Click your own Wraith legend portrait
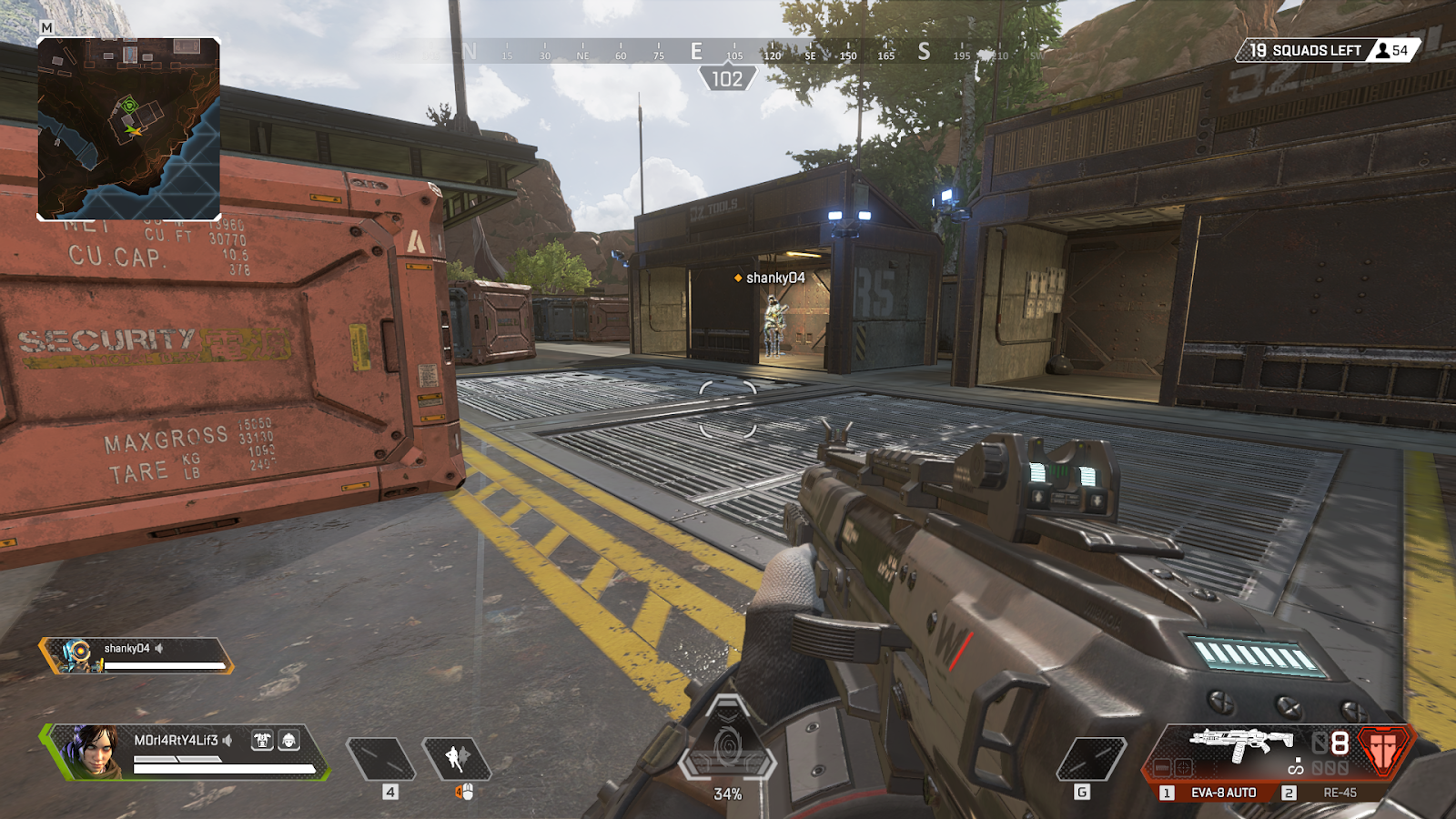1456x819 pixels. click(94, 751)
